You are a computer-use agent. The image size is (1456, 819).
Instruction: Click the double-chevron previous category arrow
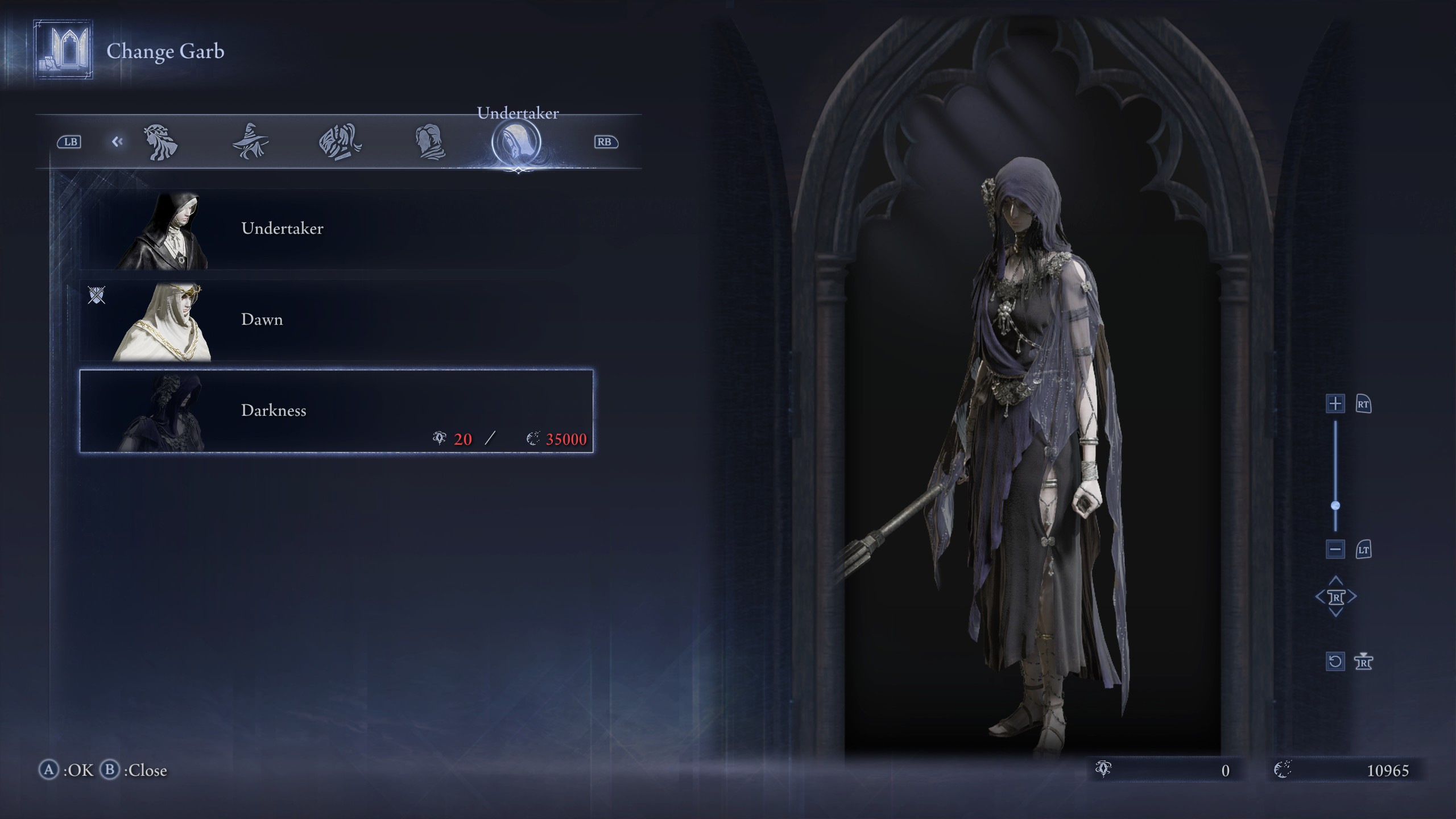pyautogui.click(x=118, y=142)
